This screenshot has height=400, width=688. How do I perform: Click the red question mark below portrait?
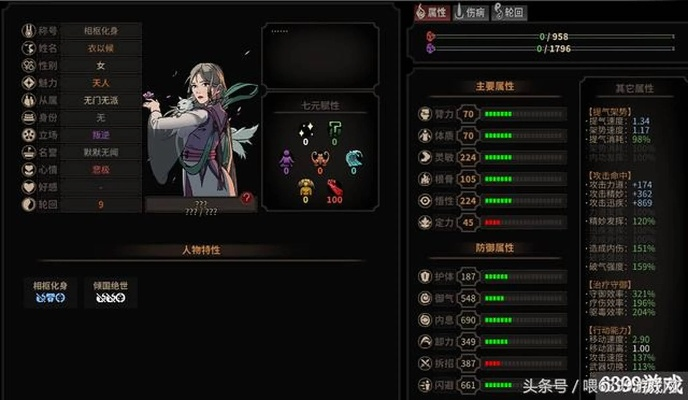point(246,200)
